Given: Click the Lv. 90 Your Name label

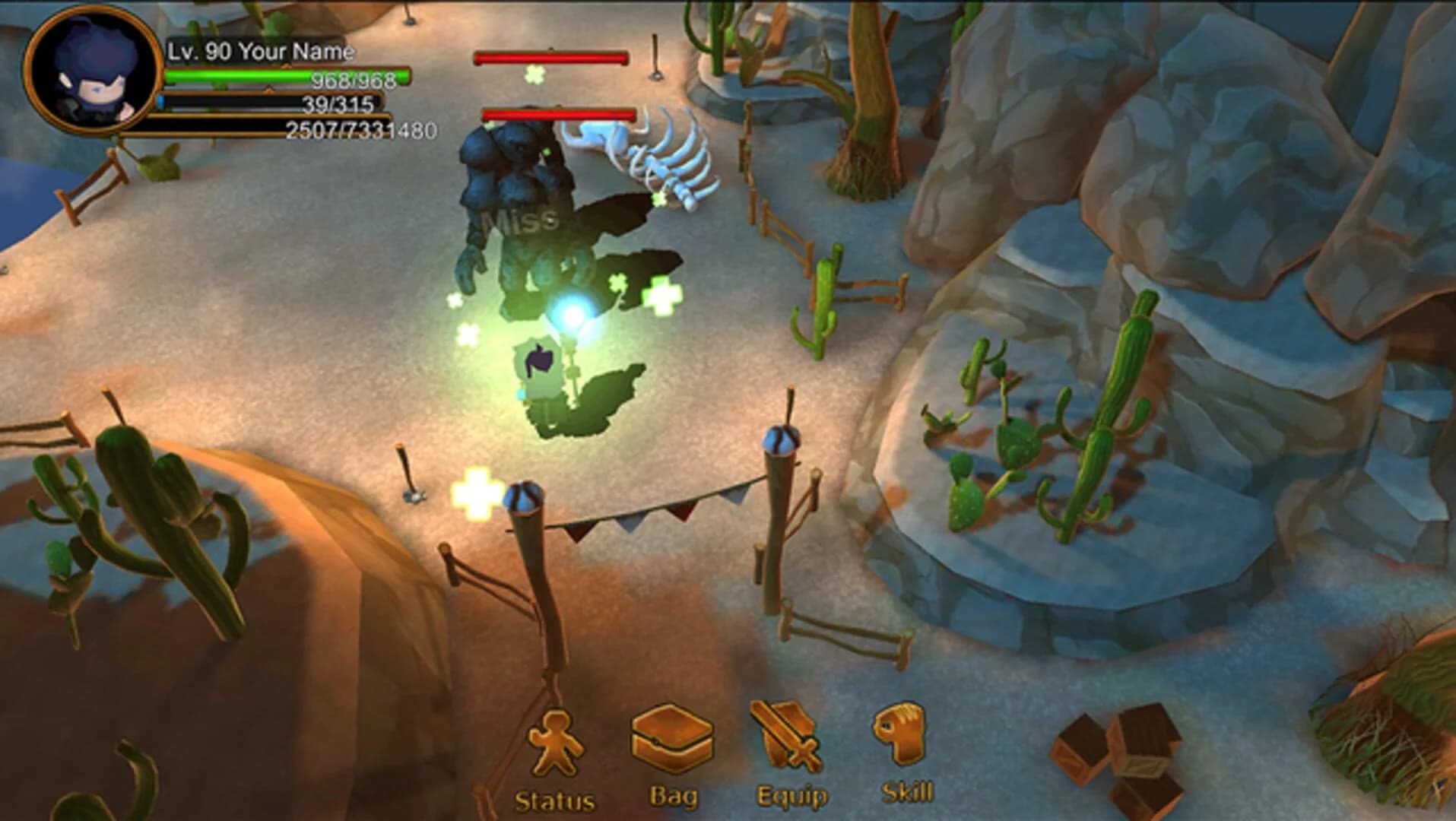Looking at the screenshot, I should click(259, 52).
